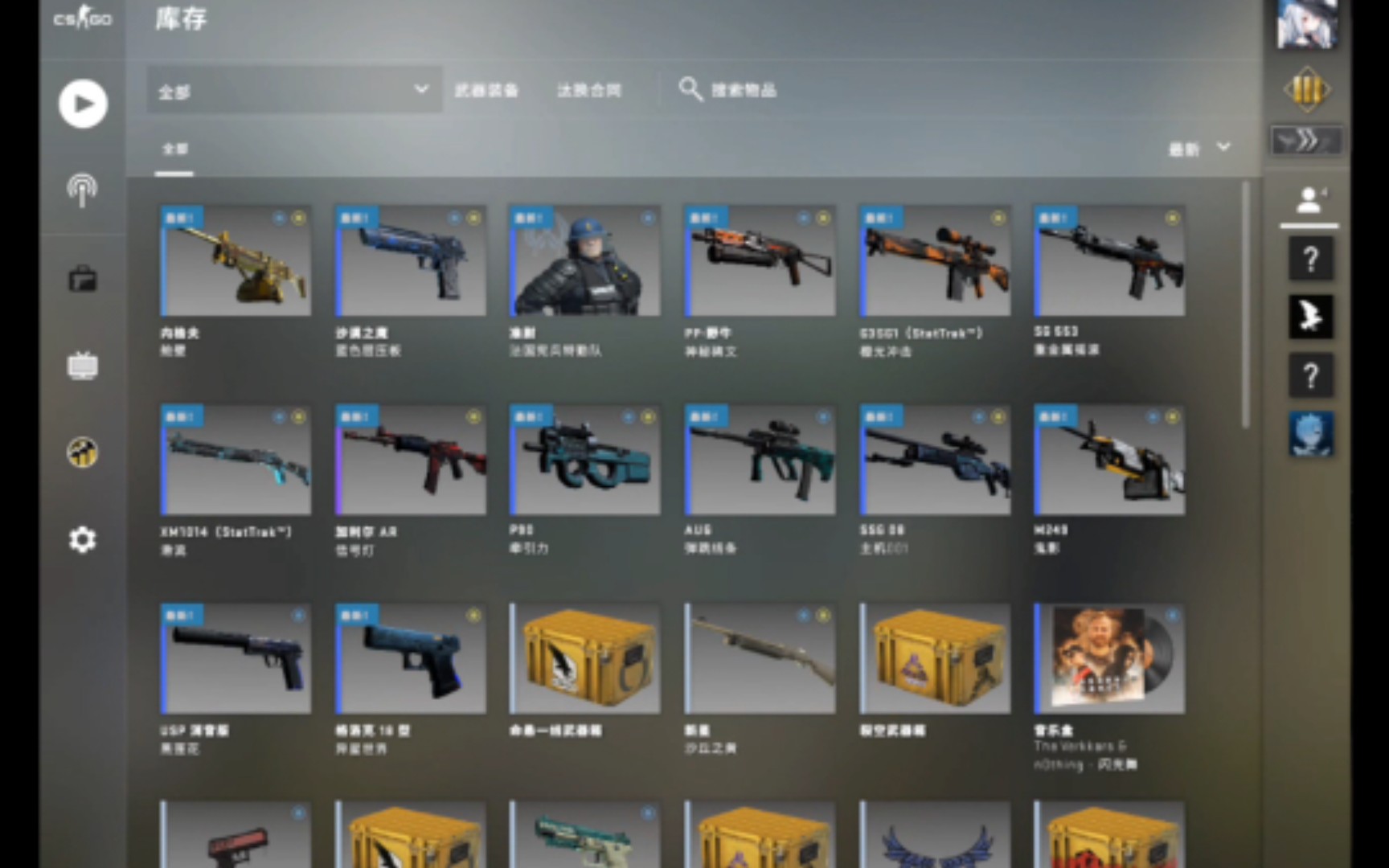Open the 最新 sorting dropdown

pyautogui.click(x=1198, y=148)
